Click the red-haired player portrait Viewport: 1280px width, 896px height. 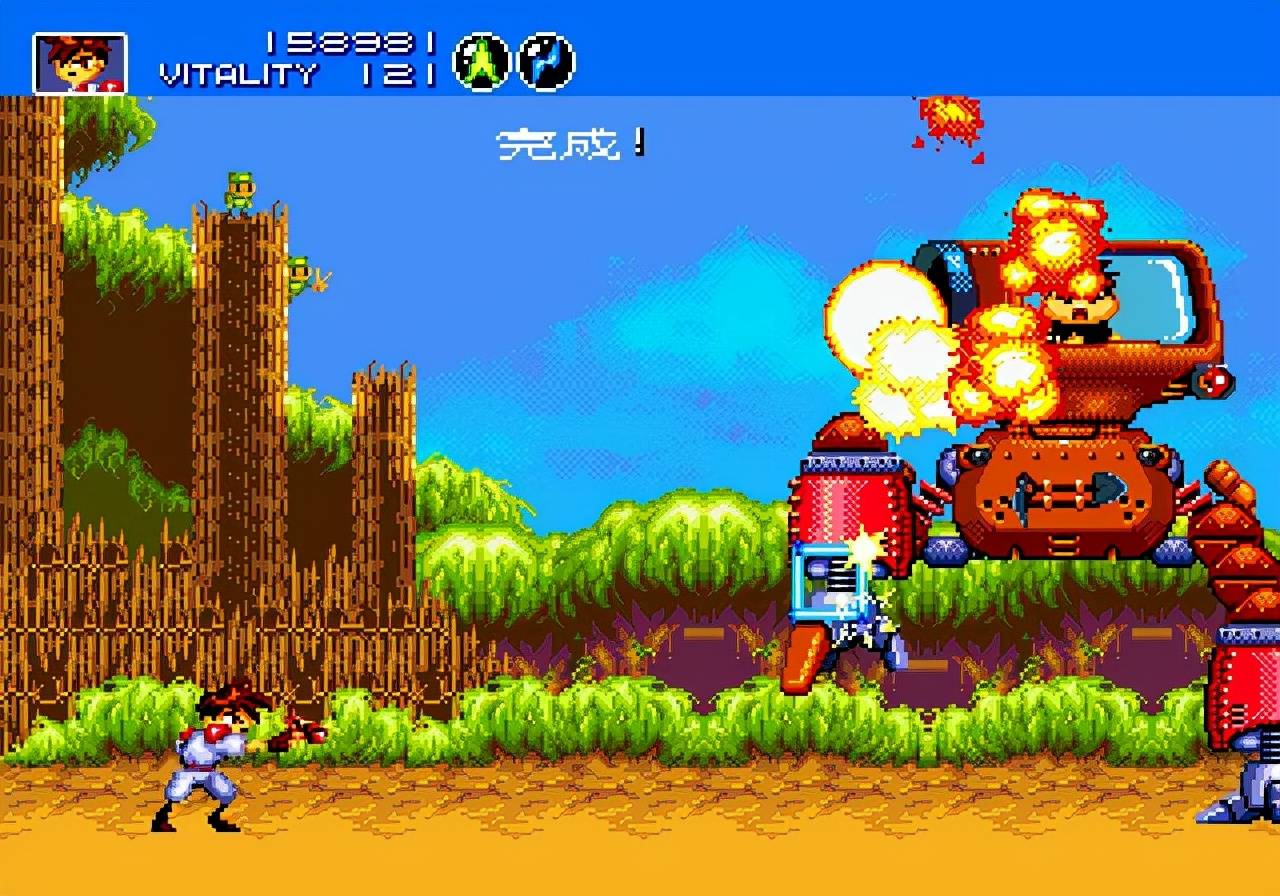point(80,63)
